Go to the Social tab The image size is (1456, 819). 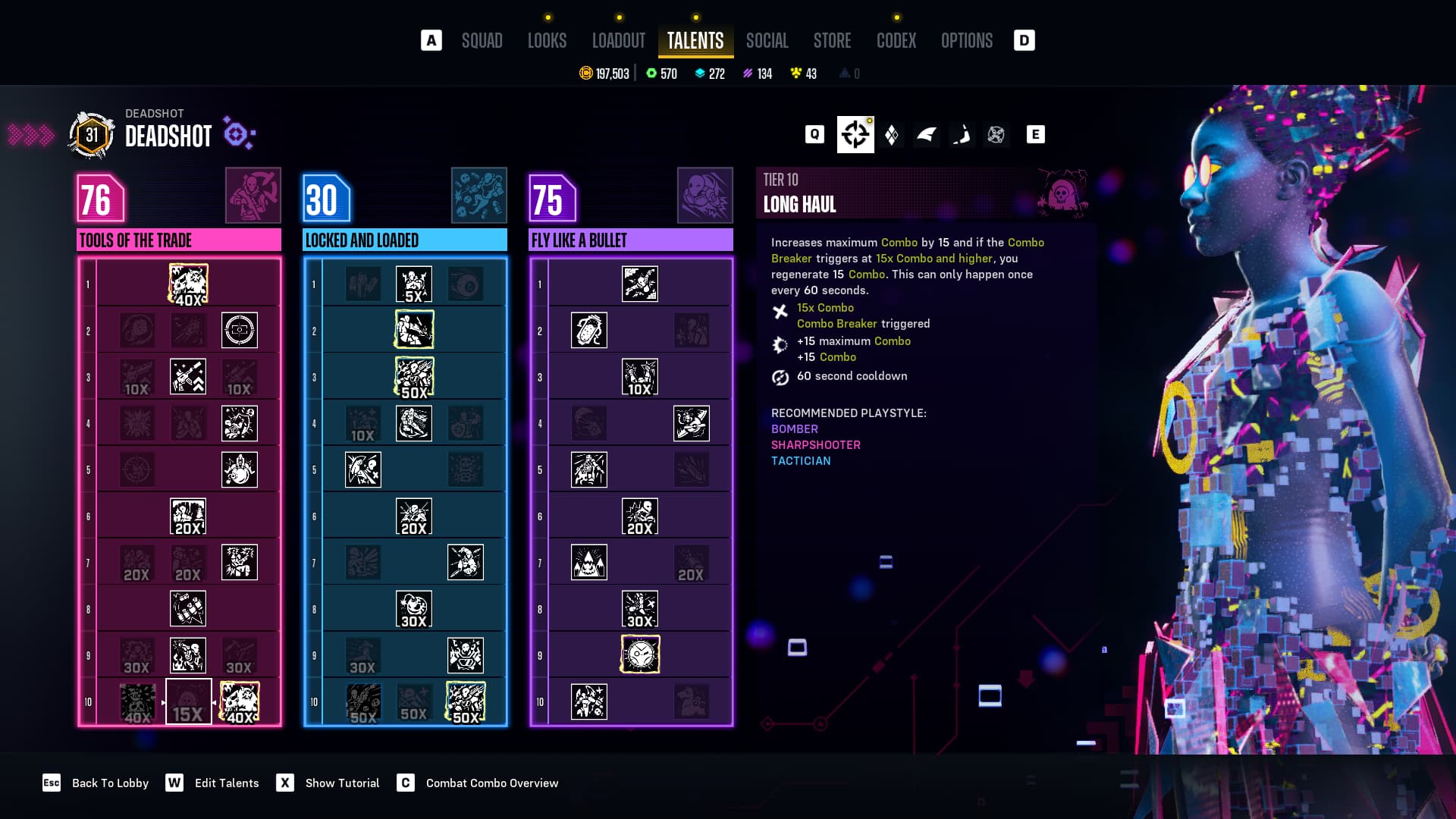click(x=767, y=41)
